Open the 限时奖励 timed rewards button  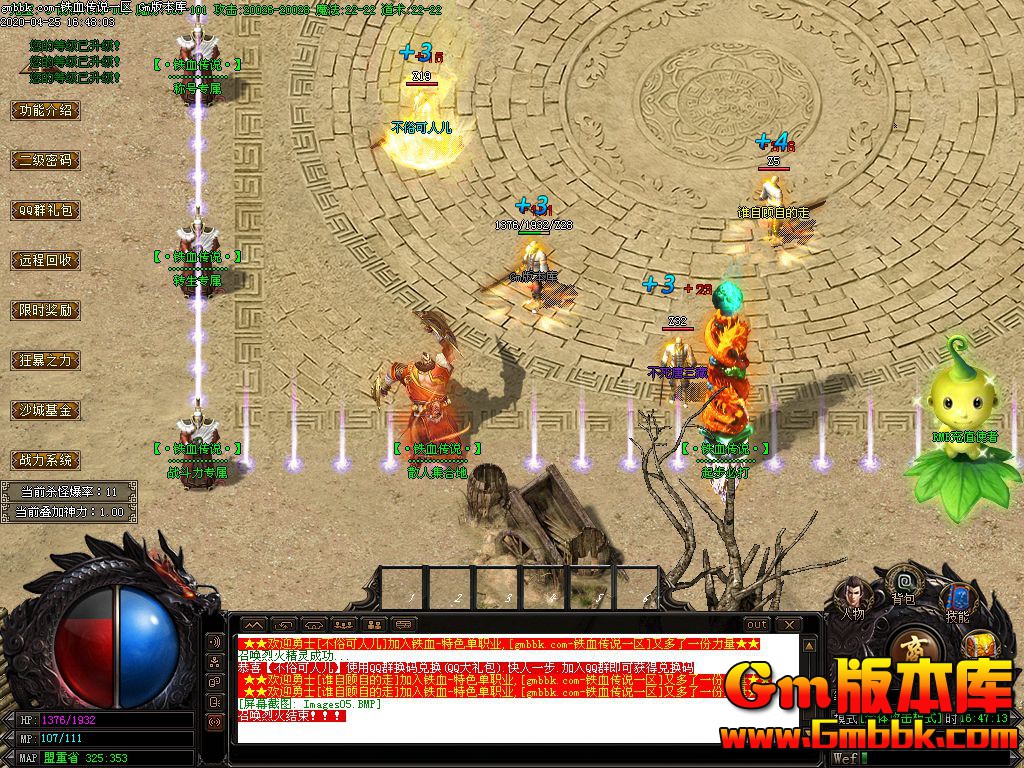(46, 310)
